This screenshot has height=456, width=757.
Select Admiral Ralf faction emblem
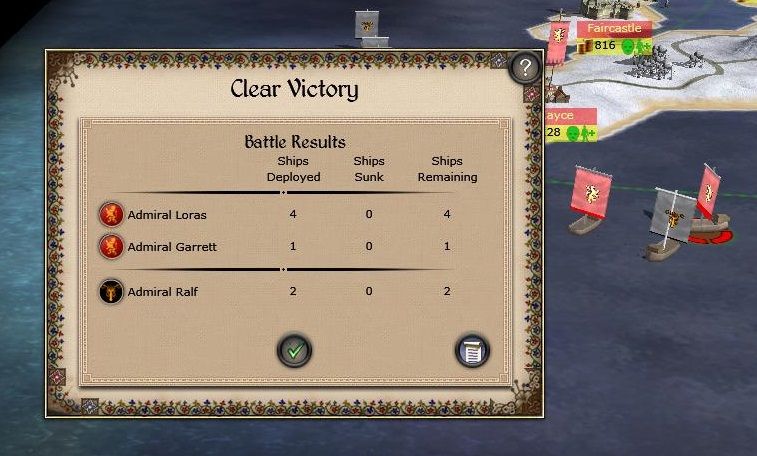coord(111,291)
